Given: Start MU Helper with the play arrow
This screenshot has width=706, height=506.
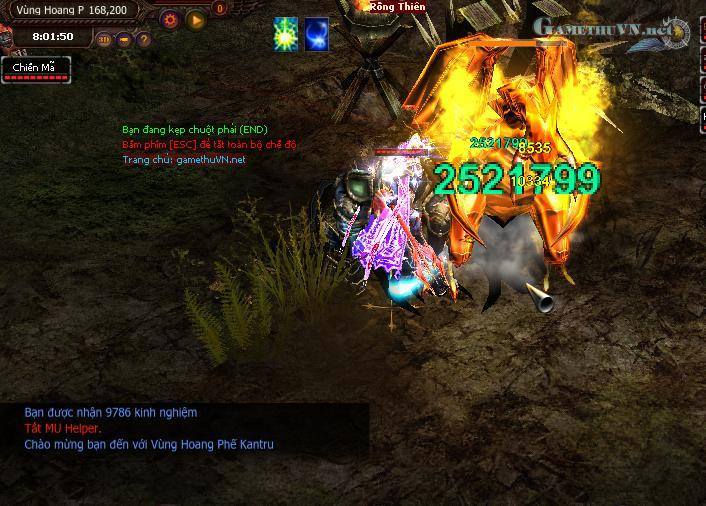Looking at the screenshot, I should tap(195, 19).
